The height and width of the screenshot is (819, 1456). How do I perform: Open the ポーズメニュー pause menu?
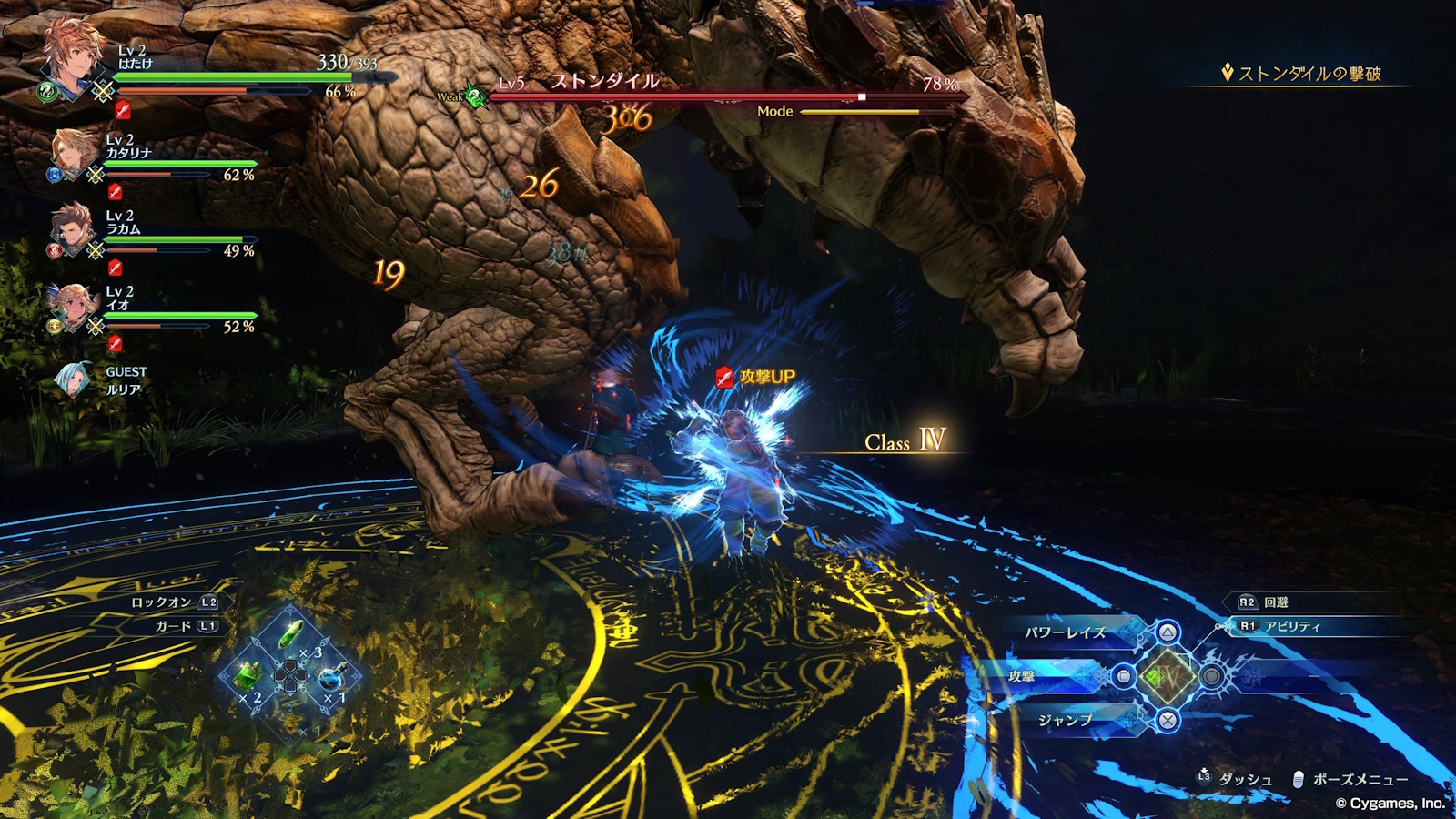(1360, 780)
